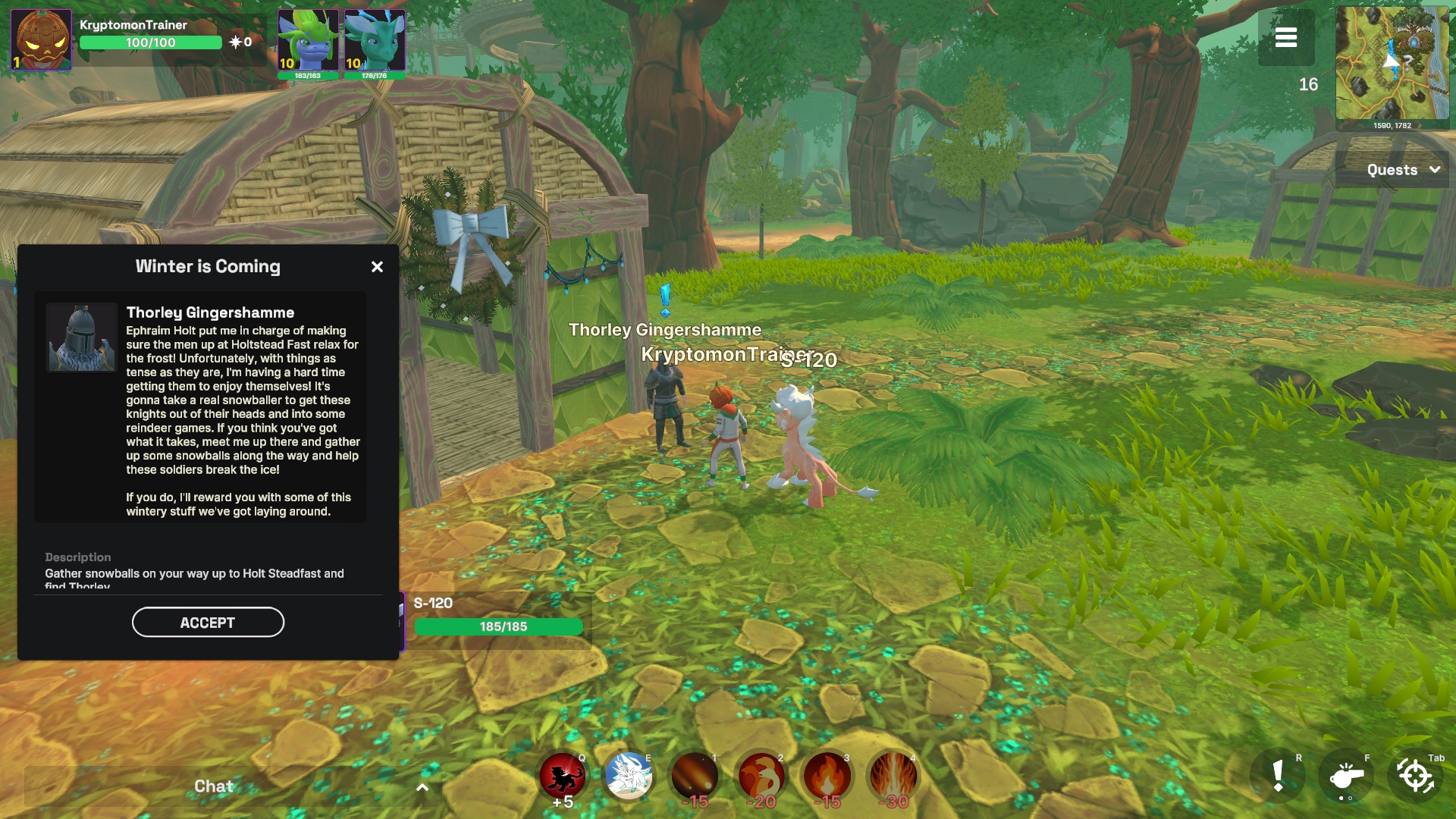Image resolution: width=1456 pixels, height=819 pixels.
Task: Click the pumpkin-head player avatar
Action: pyautogui.click(x=41, y=40)
